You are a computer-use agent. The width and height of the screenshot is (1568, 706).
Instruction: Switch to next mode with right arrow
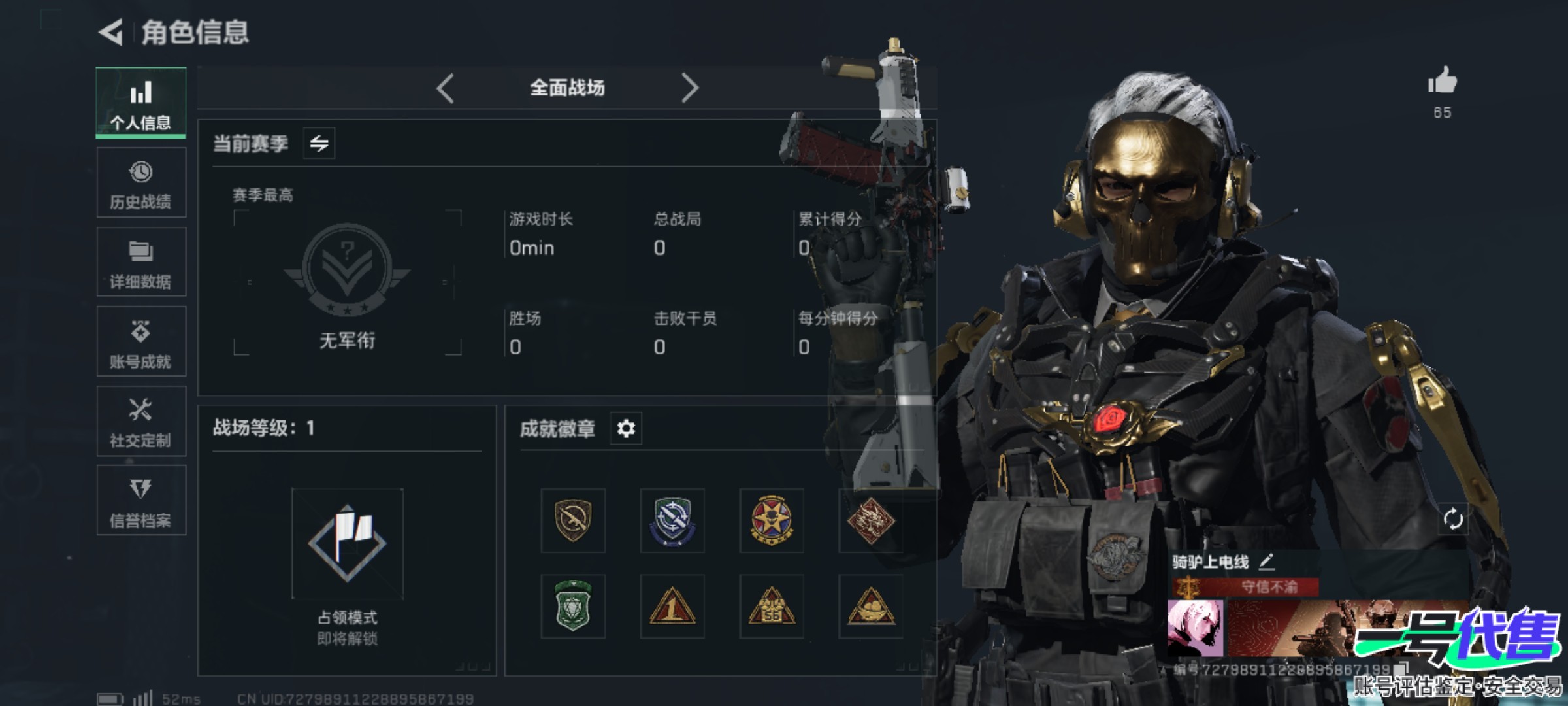click(x=689, y=88)
